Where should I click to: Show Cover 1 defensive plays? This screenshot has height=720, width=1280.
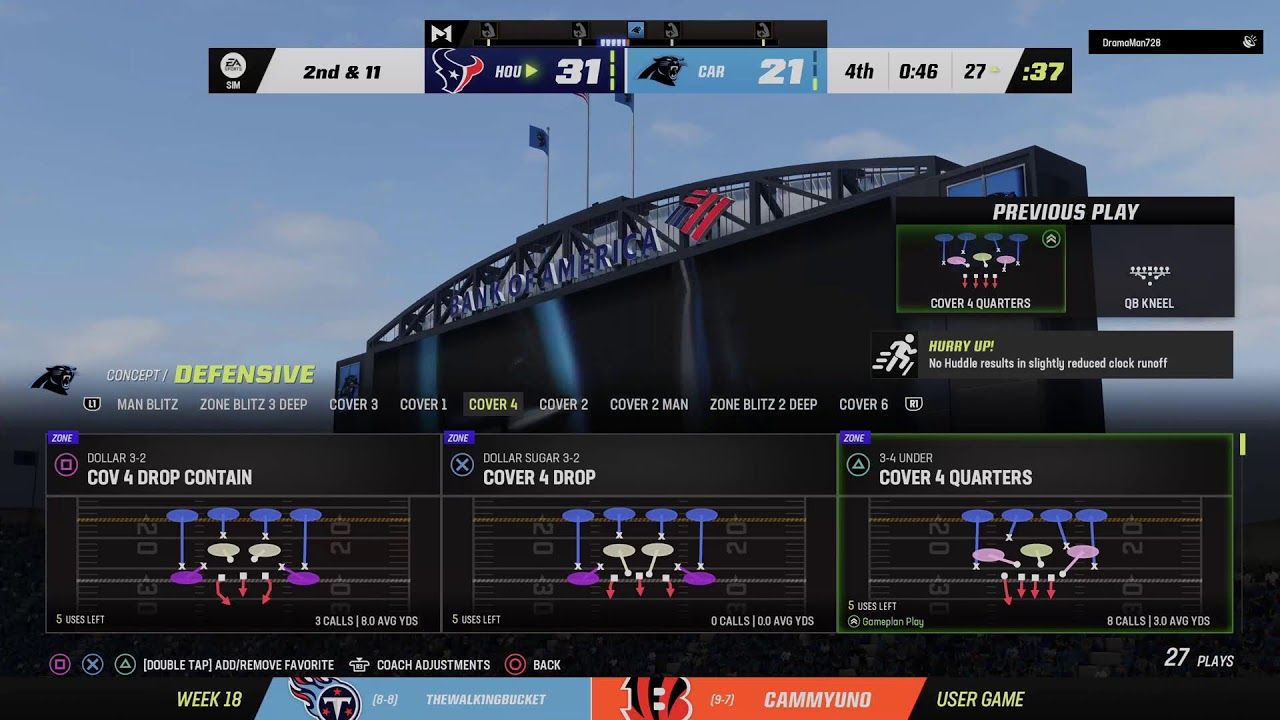(423, 404)
